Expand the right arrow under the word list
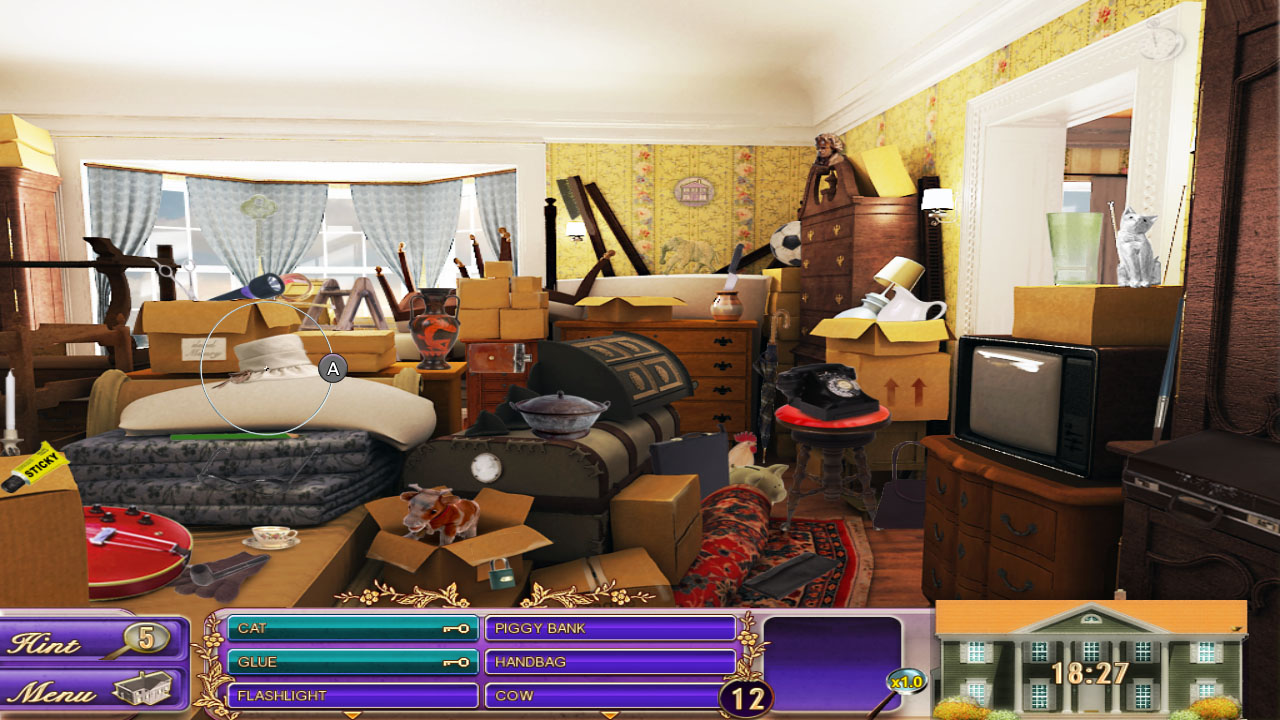This screenshot has width=1280, height=720. (610, 714)
